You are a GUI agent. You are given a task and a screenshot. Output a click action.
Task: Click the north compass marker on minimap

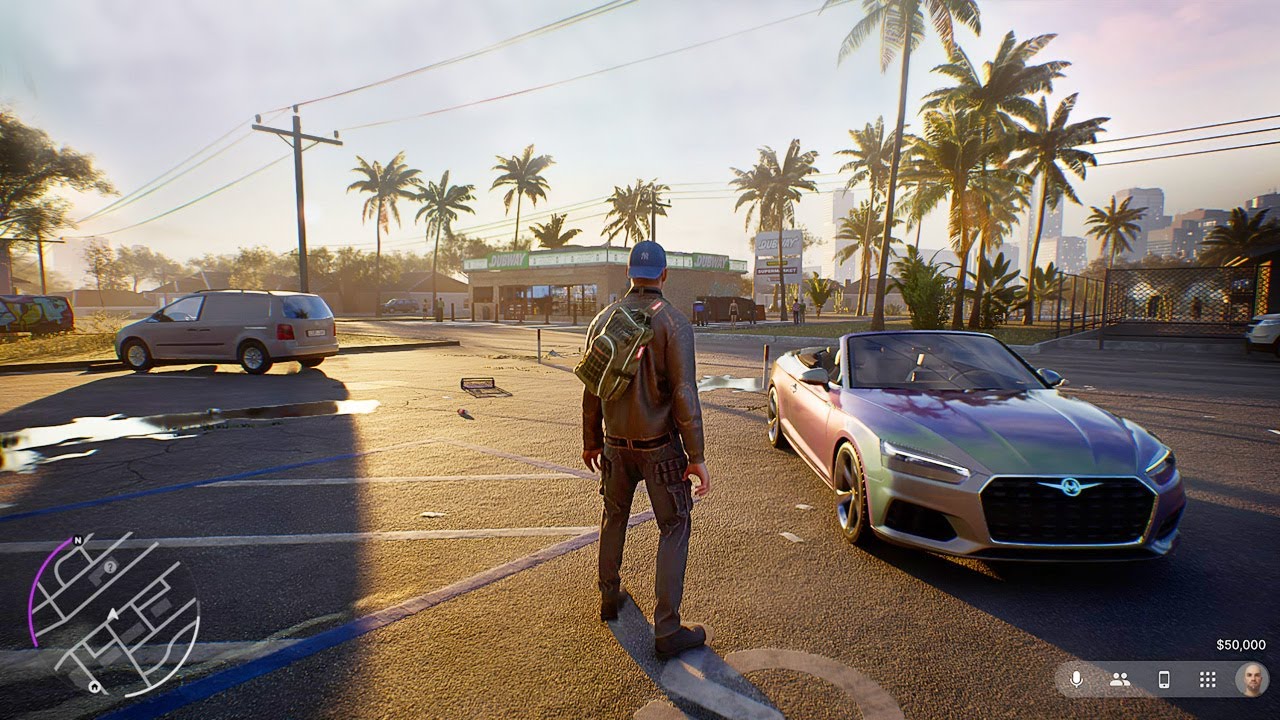(77, 539)
